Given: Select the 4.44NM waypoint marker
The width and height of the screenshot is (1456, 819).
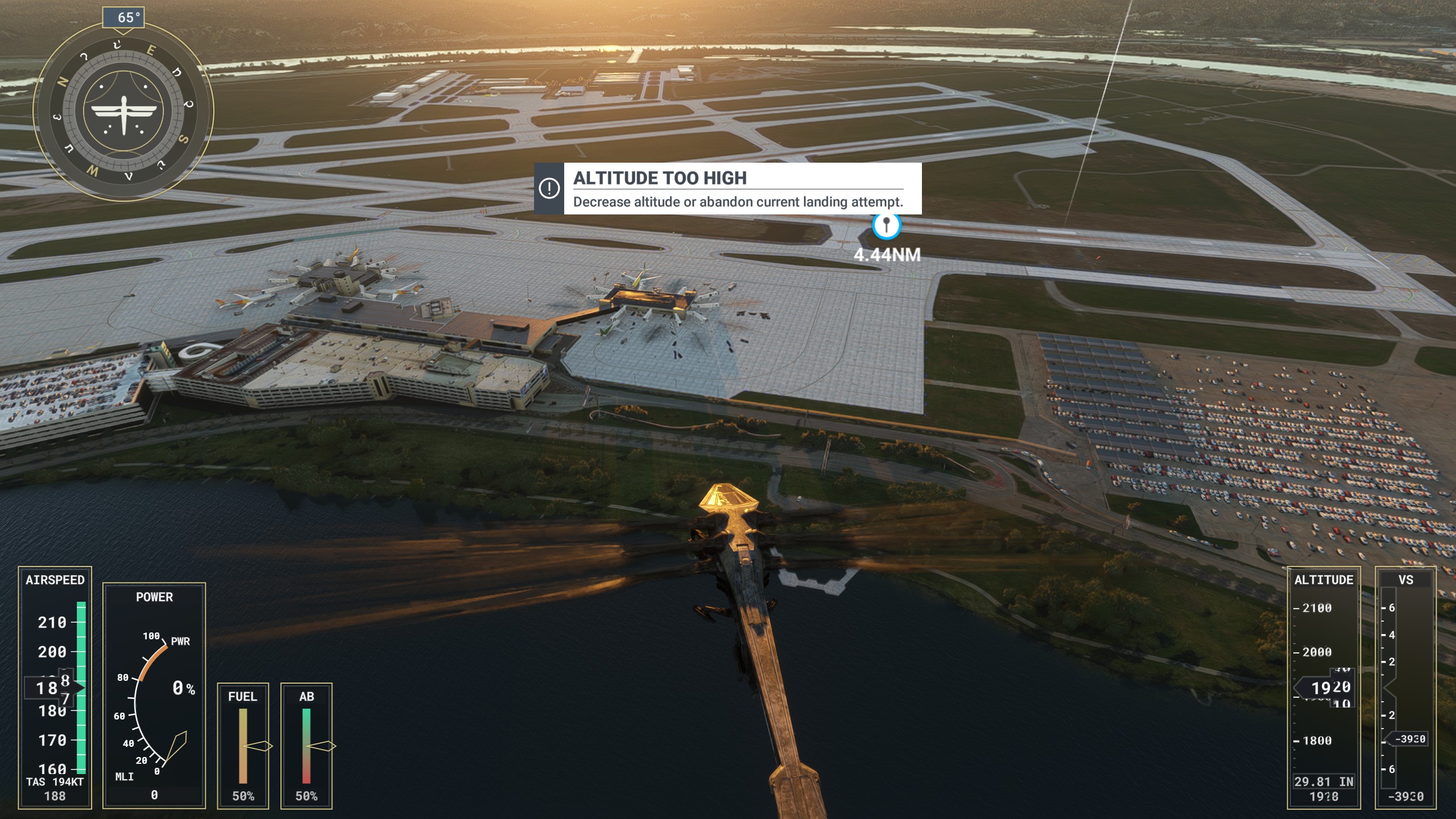Looking at the screenshot, I should tap(886, 226).
